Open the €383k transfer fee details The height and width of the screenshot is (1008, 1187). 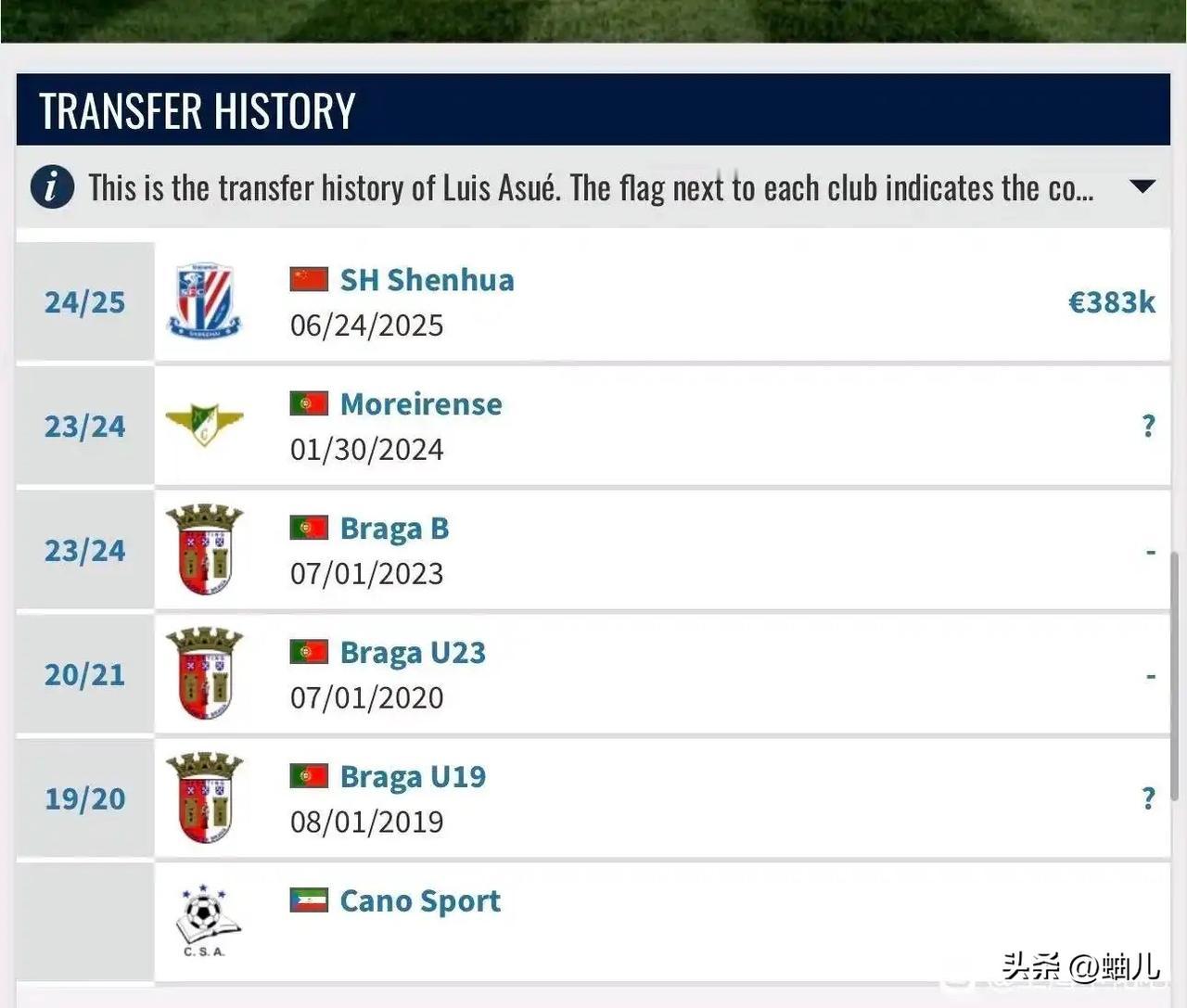1111,302
